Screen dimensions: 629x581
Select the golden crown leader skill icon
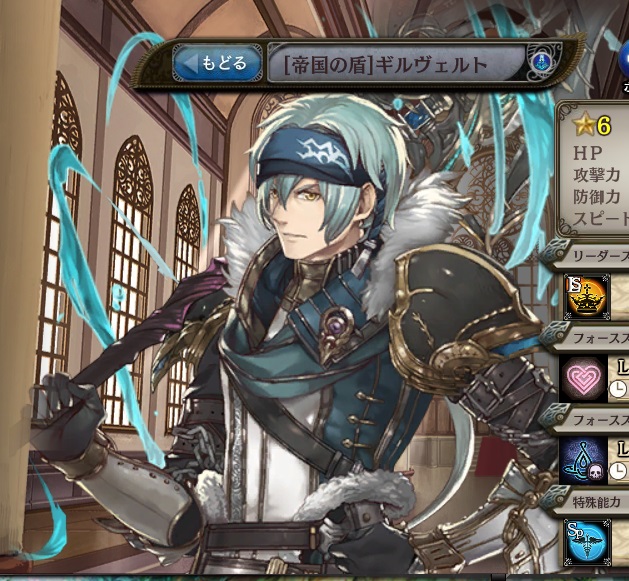pyautogui.click(x=585, y=297)
